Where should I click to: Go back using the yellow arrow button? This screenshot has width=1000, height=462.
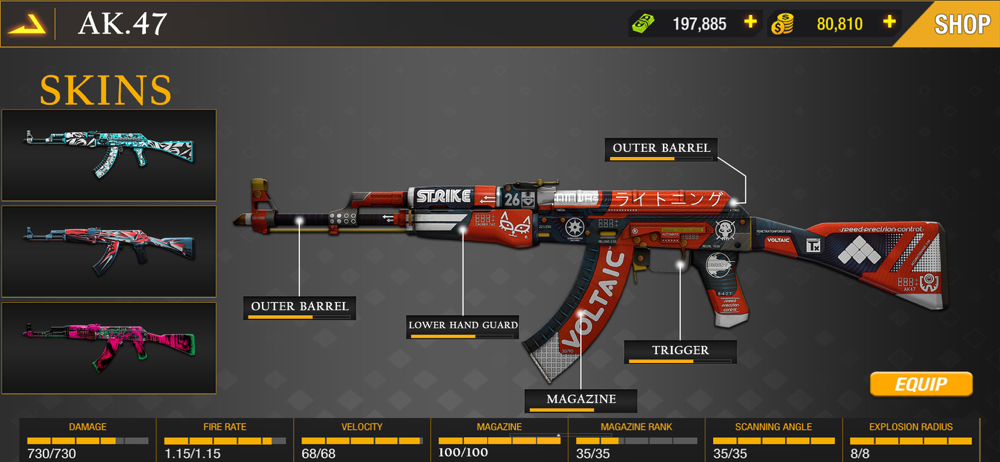pyautogui.click(x=27, y=23)
